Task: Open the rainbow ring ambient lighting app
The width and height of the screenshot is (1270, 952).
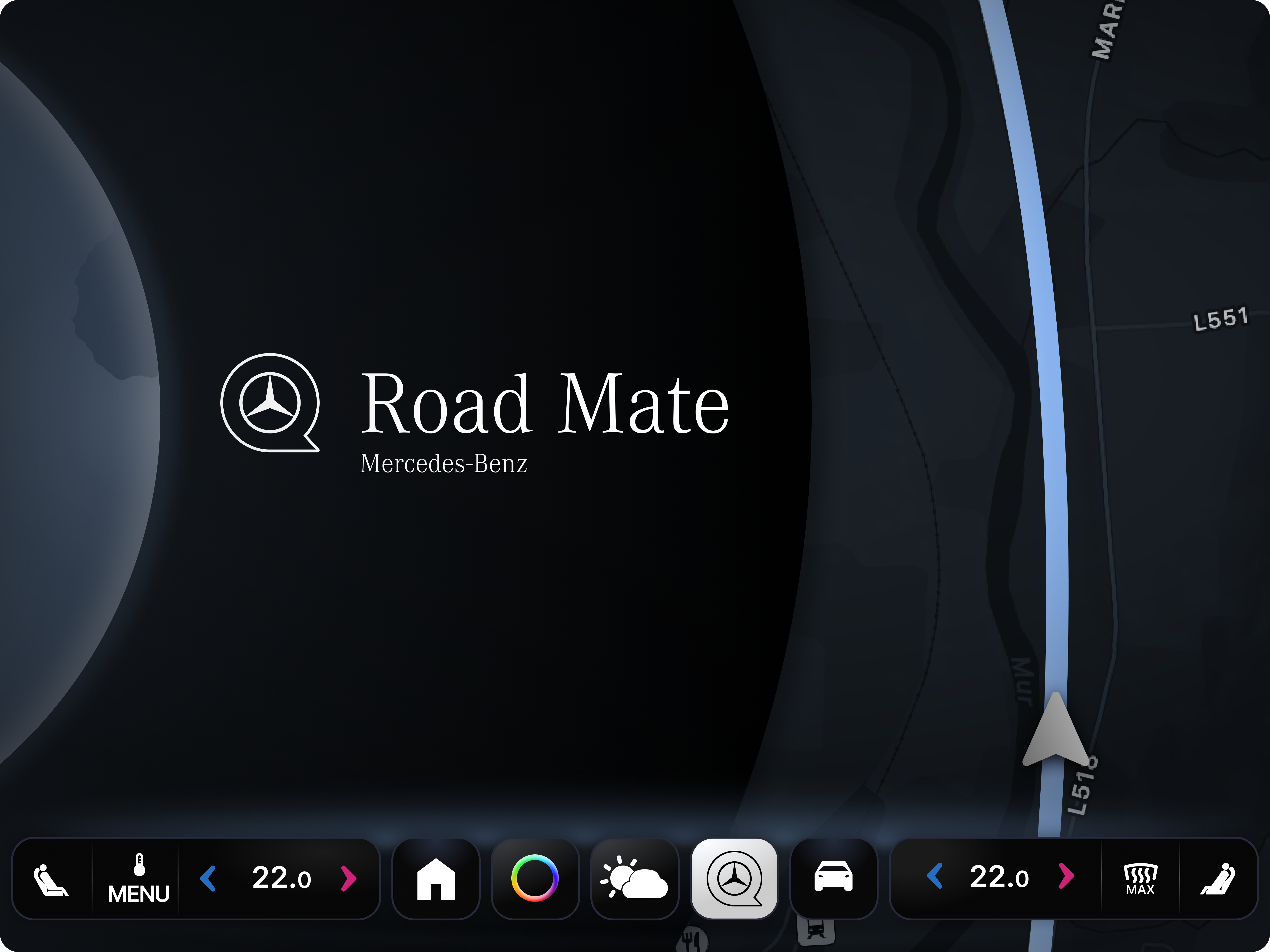Action: [535, 879]
